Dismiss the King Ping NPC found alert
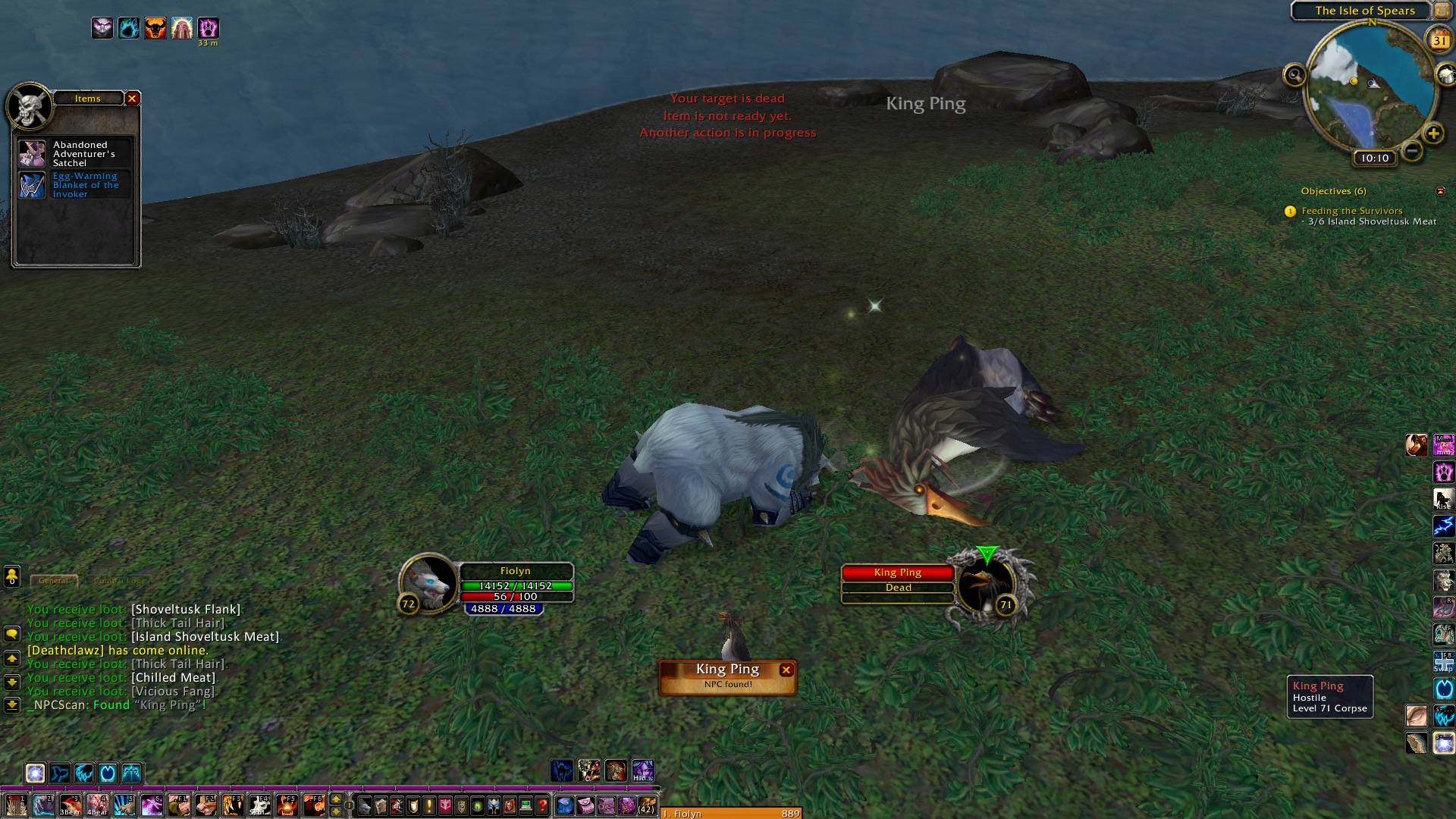This screenshot has height=819, width=1456. point(786,670)
